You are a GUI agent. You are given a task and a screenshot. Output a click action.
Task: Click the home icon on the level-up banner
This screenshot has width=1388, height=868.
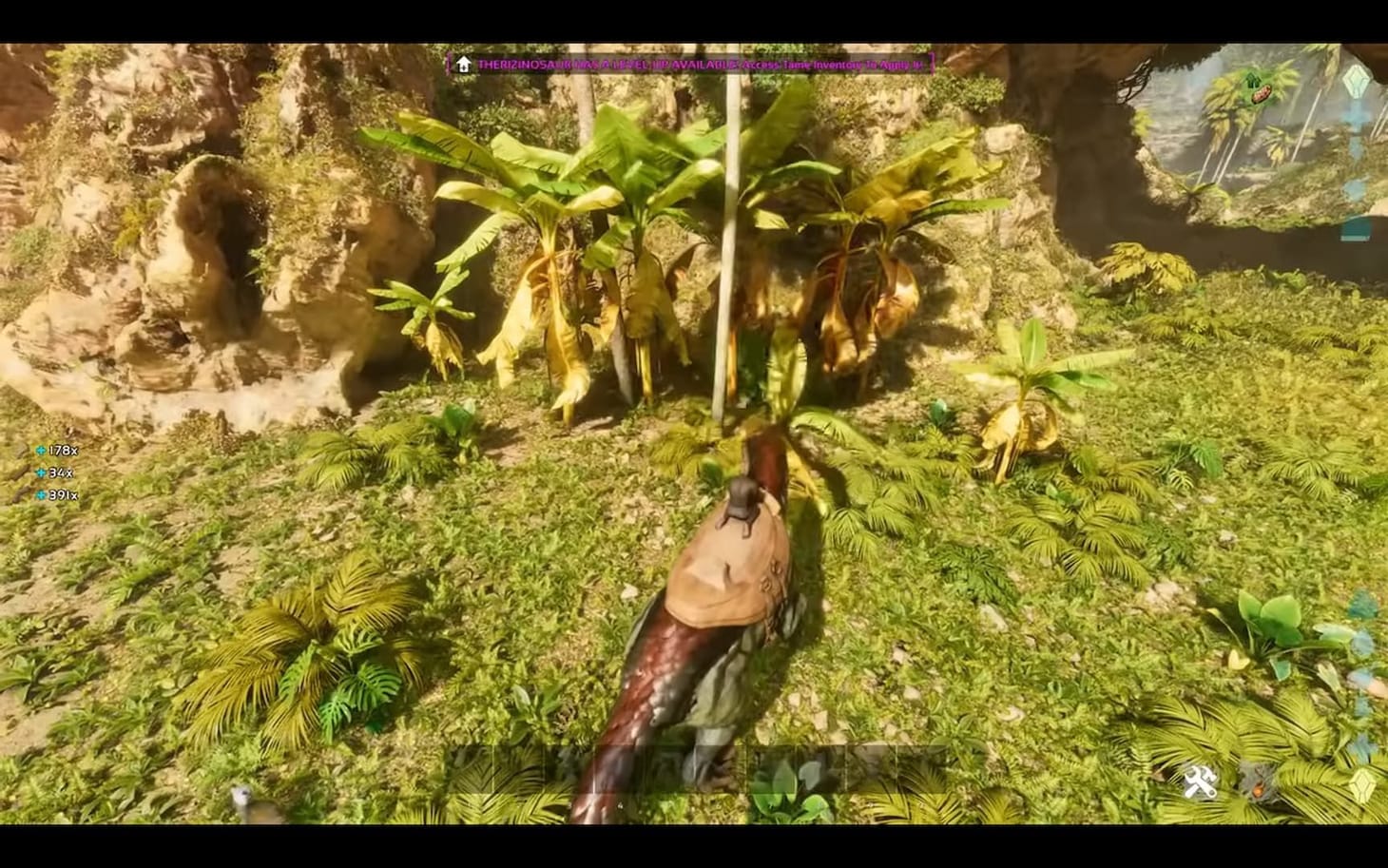click(464, 64)
